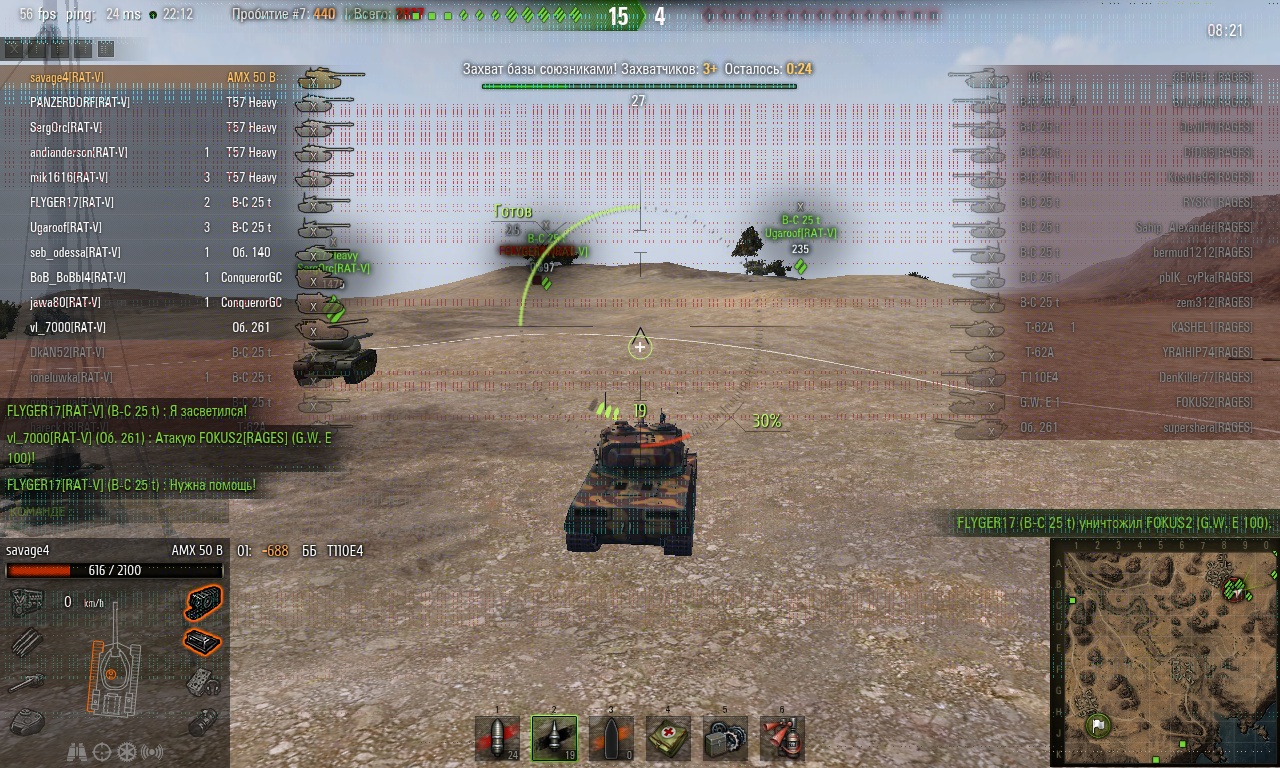Select the third shell slot with 0 rounds
1280x768 pixels.
click(611, 738)
